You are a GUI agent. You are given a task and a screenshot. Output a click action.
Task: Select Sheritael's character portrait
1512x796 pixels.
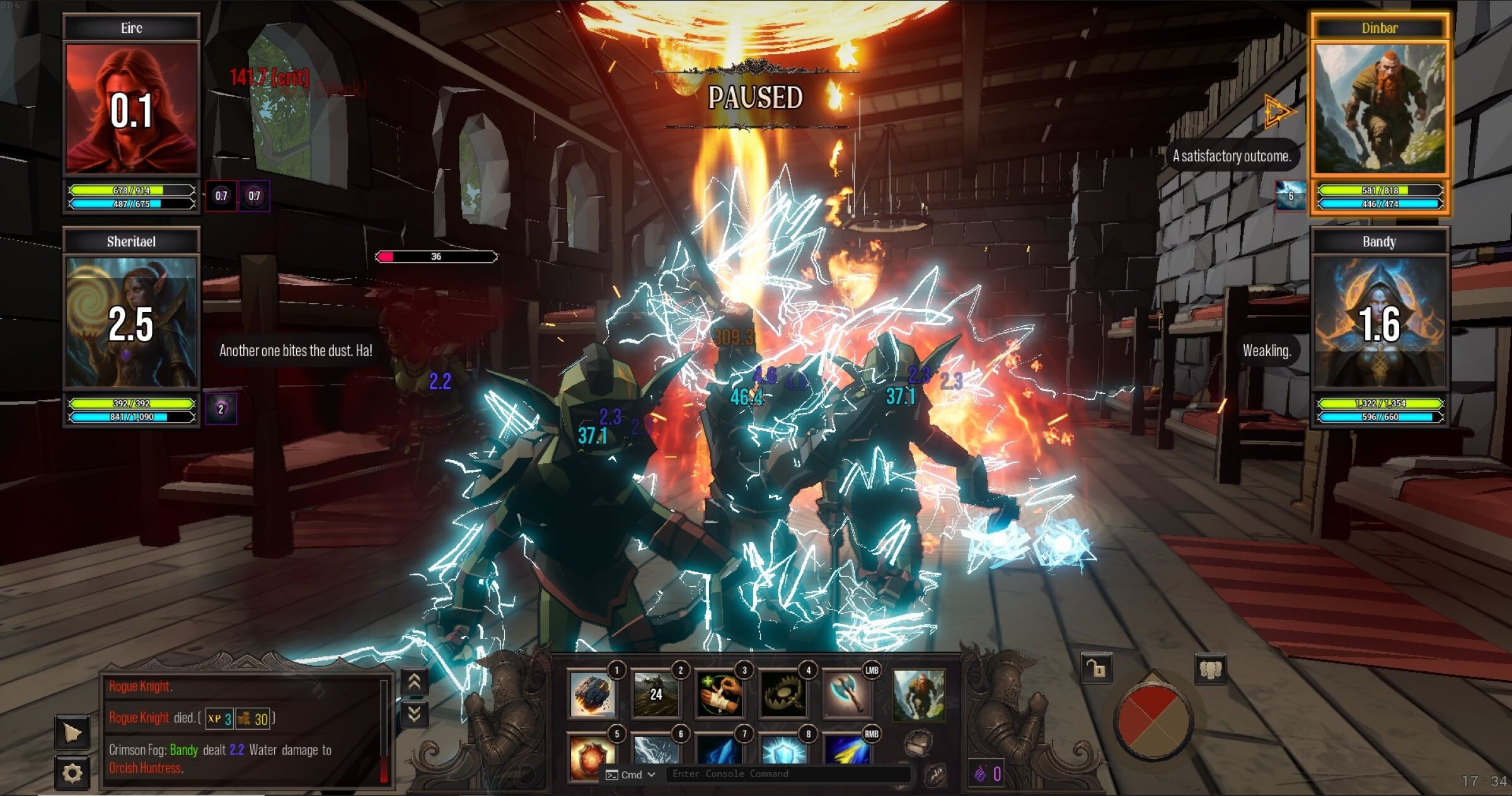click(131, 321)
